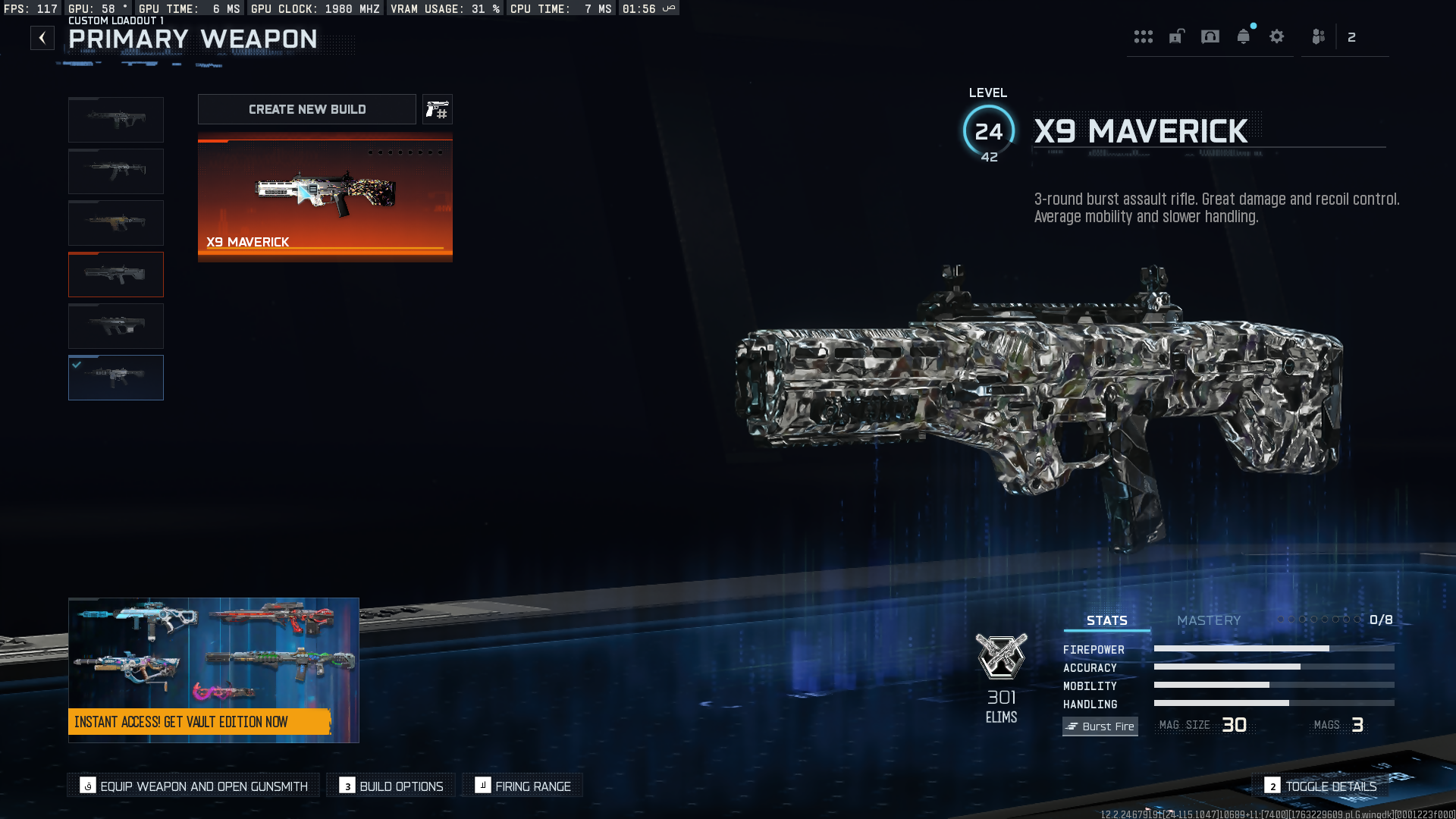The width and height of the screenshot is (1456, 819).
Task: Open the headset voice chat panel
Action: pos(1210,36)
